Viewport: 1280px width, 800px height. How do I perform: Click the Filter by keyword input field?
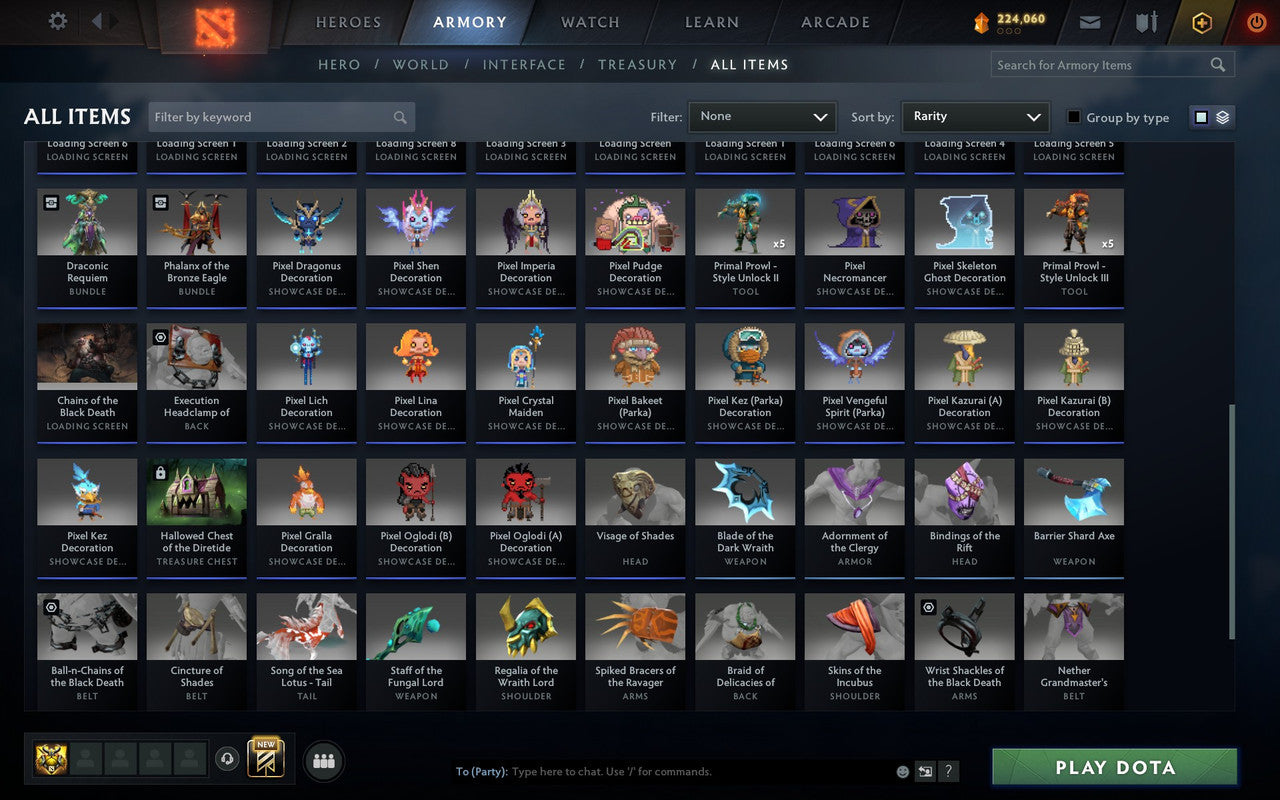coord(280,116)
